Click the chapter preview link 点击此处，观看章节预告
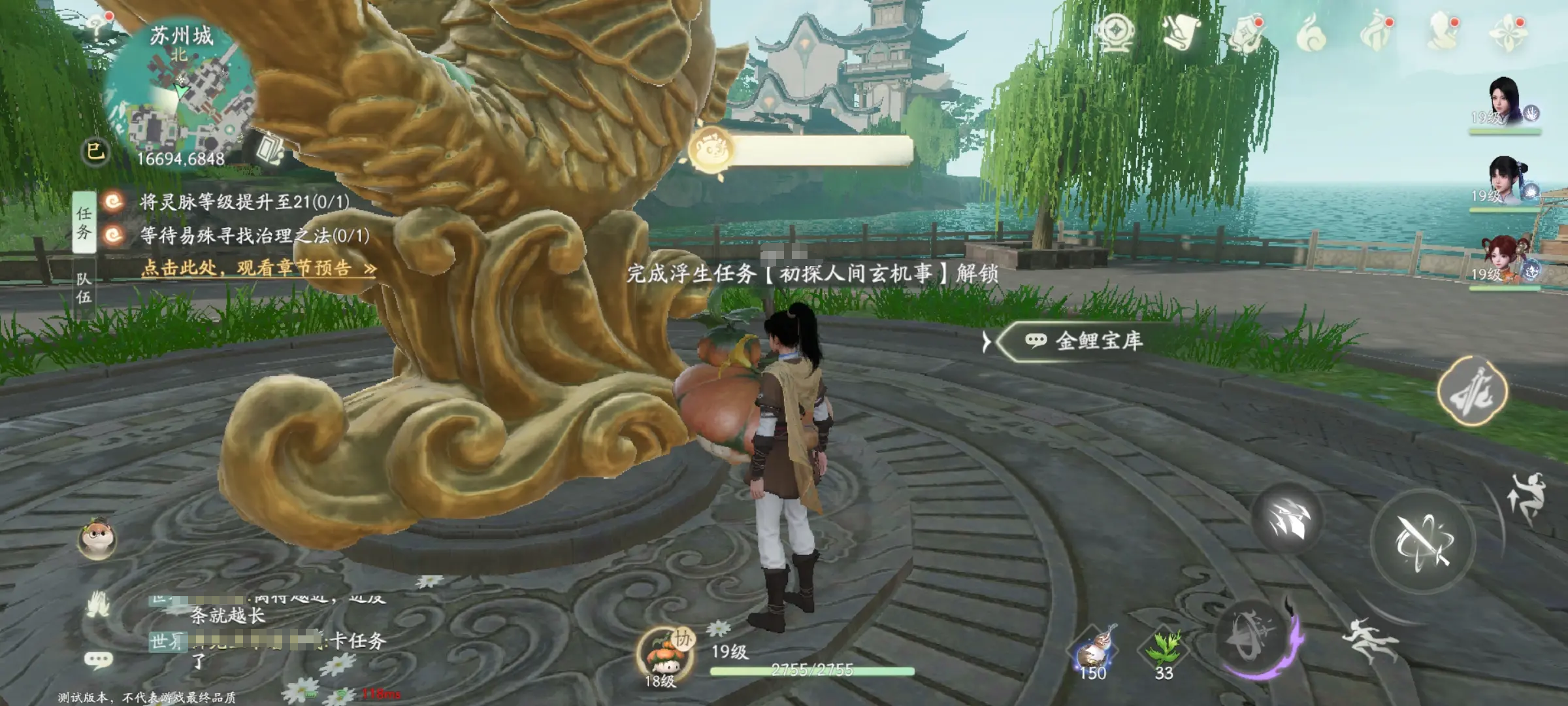Viewport: 1568px width, 706px height. 258,268
